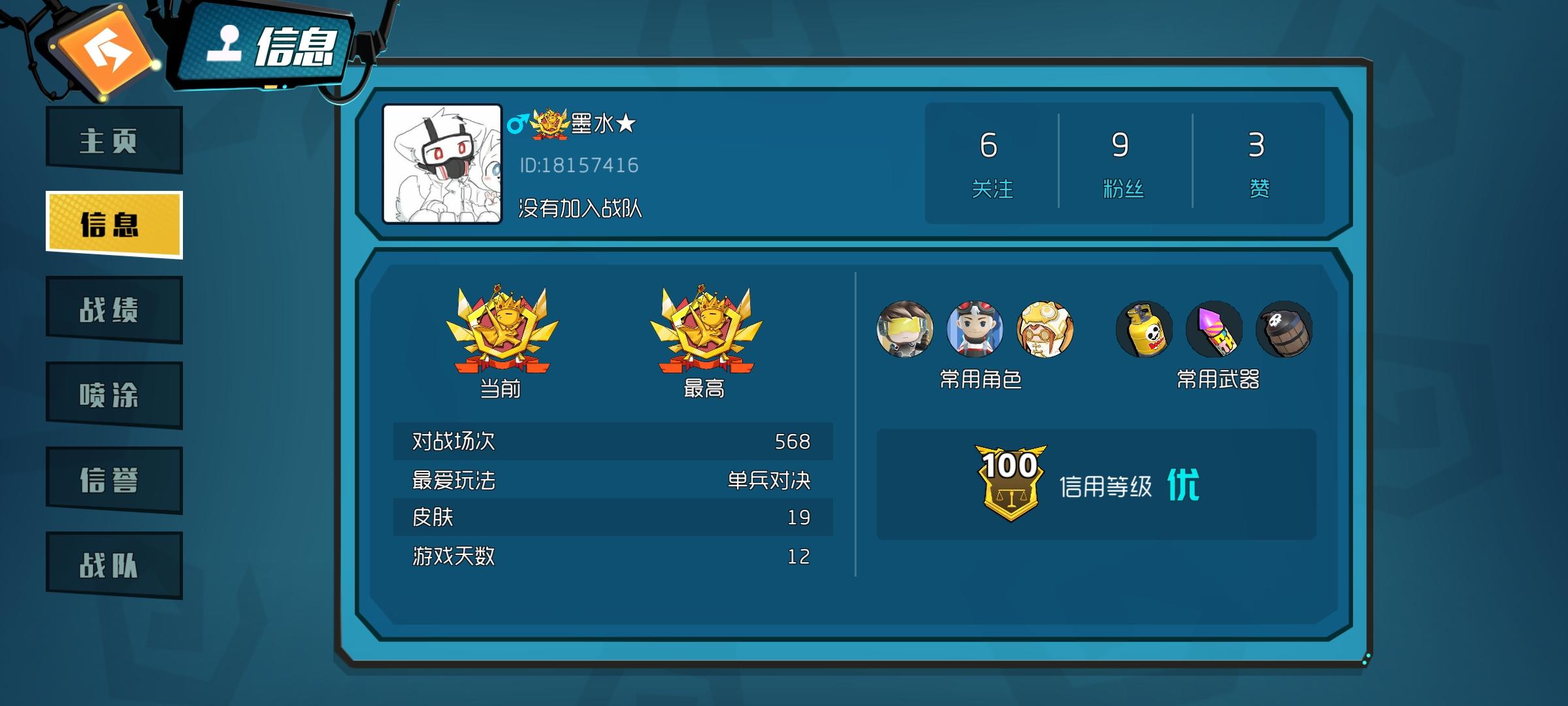The image size is (1568, 706).
Task: Open the 赞 likes panel
Action: [1261, 163]
